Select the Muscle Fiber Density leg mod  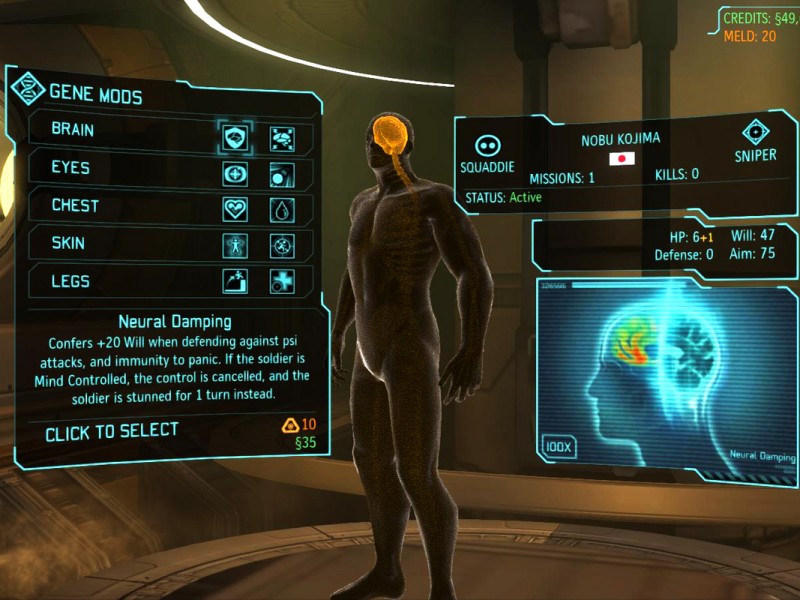pyautogui.click(x=236, y=281)
